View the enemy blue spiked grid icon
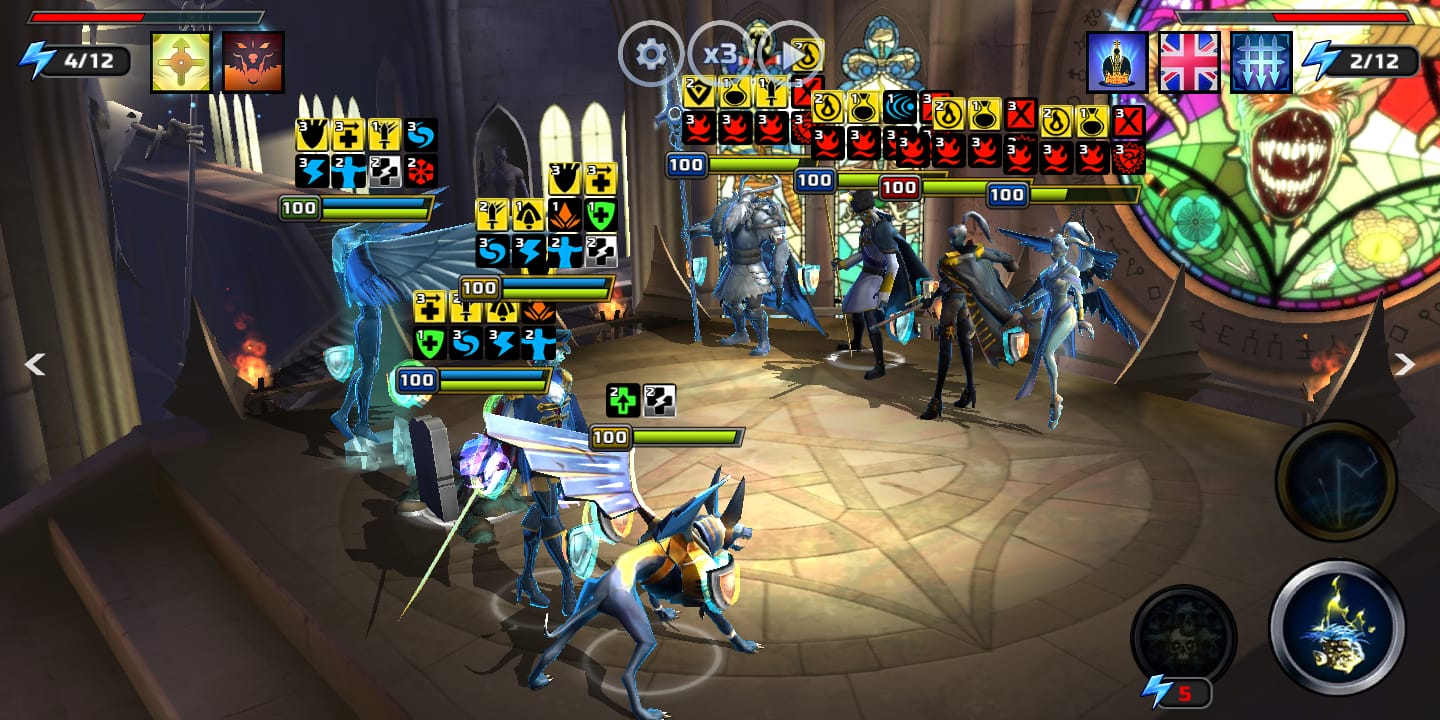This screenshot has width=1440, height=720. tap(1261, 62)
